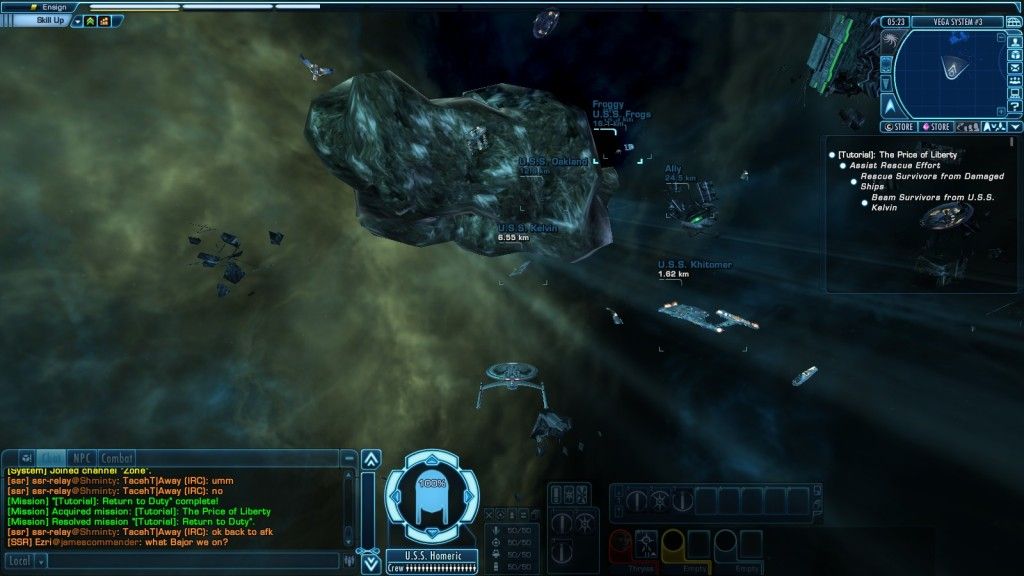Viewport: 1024px width, 576px height.
Task: Decrease throttle with the down chevron button
Action: tap(370, 563)
